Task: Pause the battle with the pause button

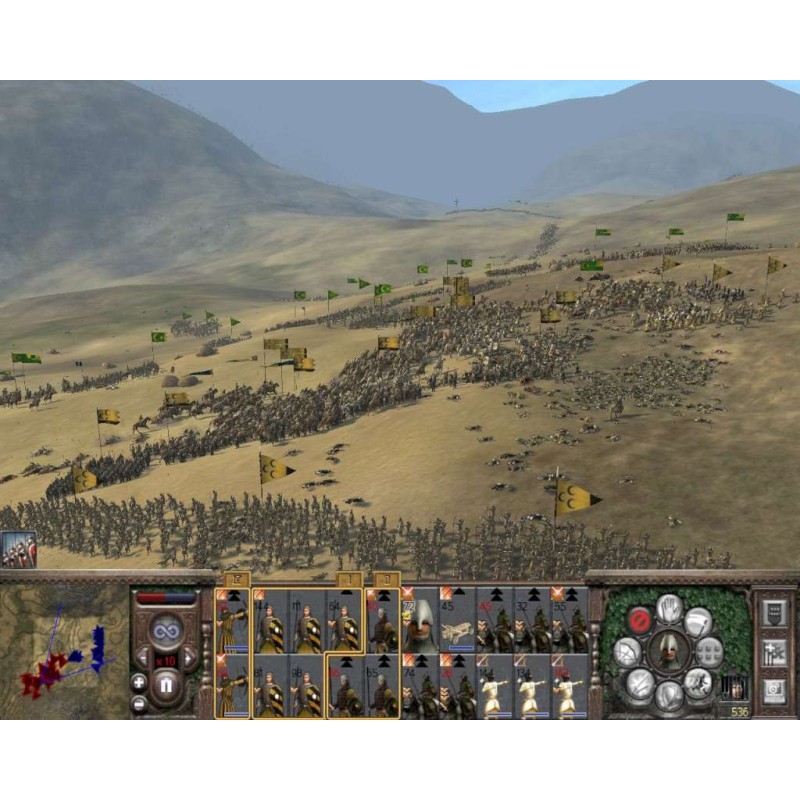Action: coord(165,686)
